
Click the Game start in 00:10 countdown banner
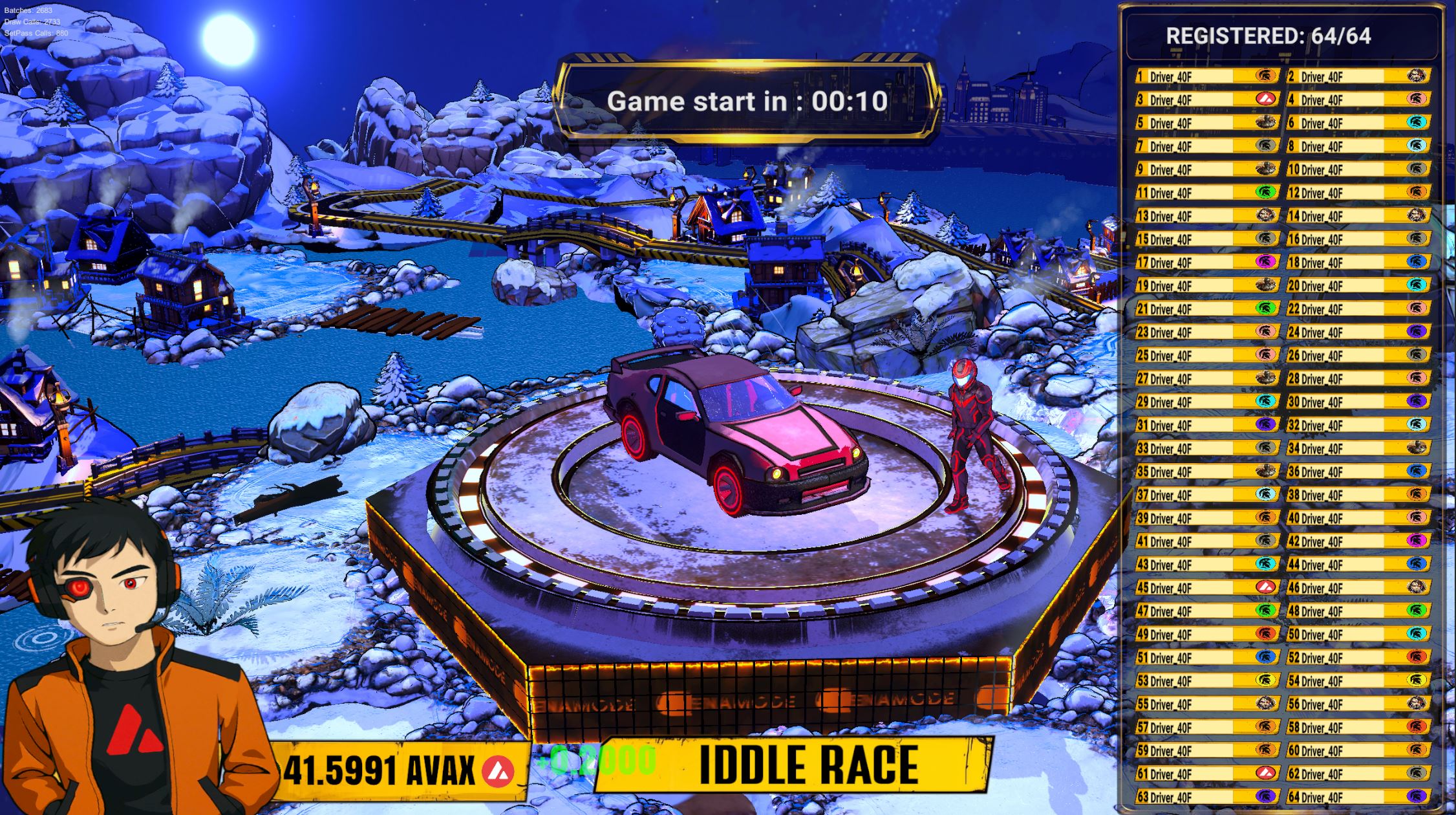750,102
